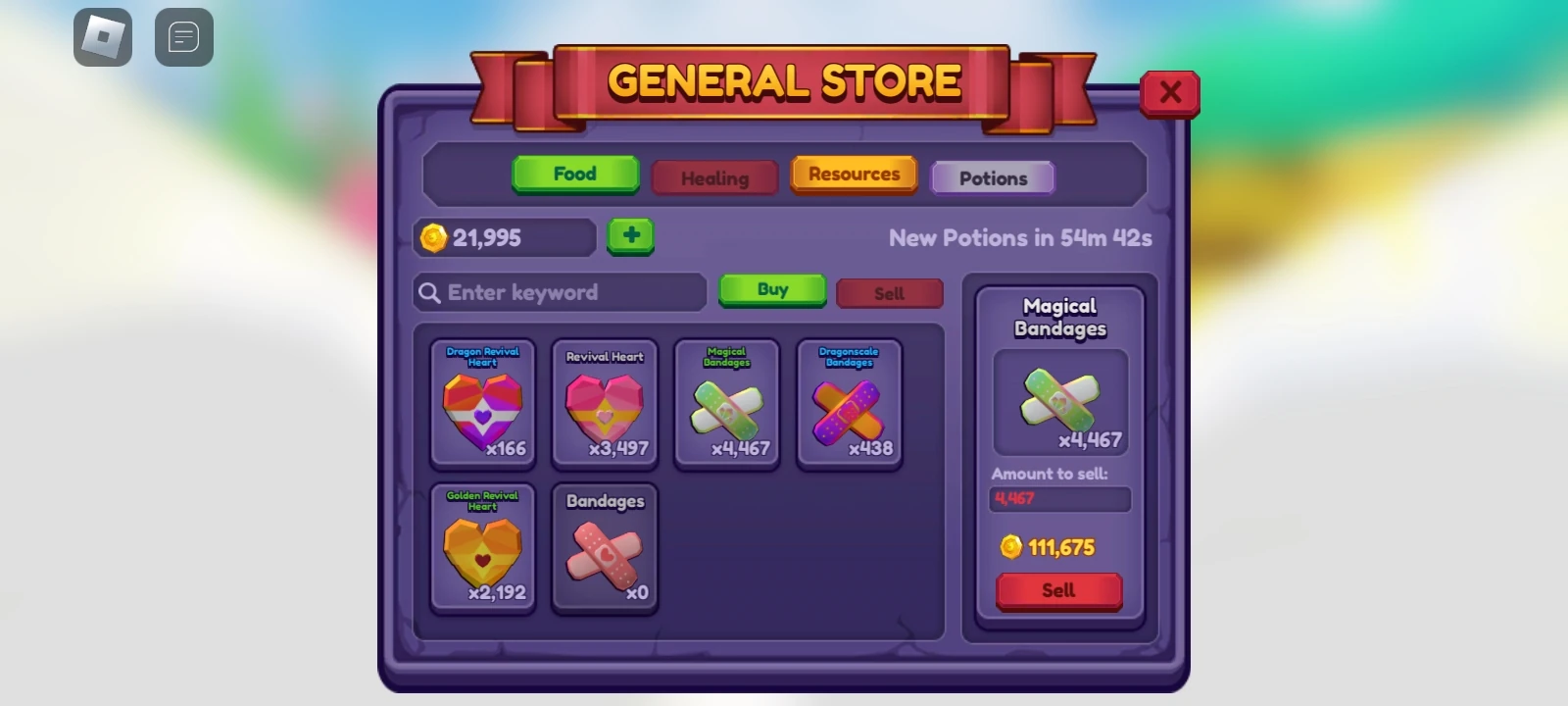Click the Amount to sell field

pos(1060,500)
